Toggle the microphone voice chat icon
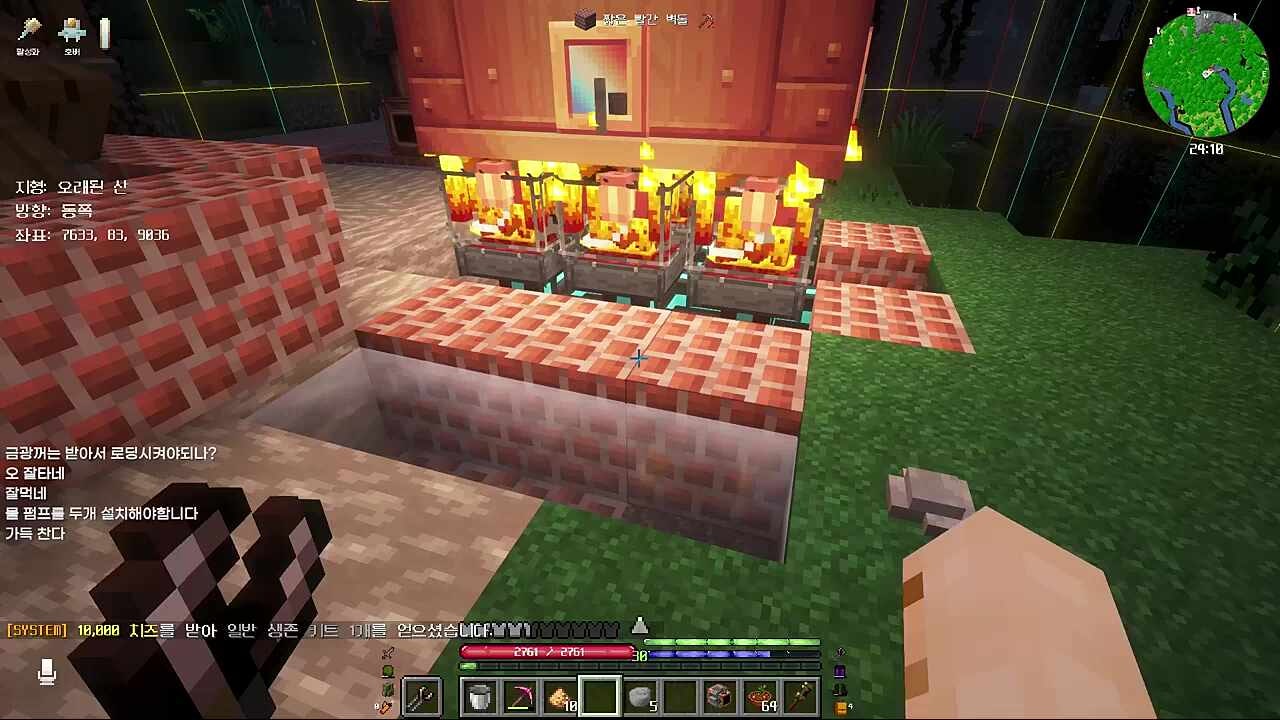Image resolution: width=1280 pixels, height=720 pixels. [x=47, y=672]
